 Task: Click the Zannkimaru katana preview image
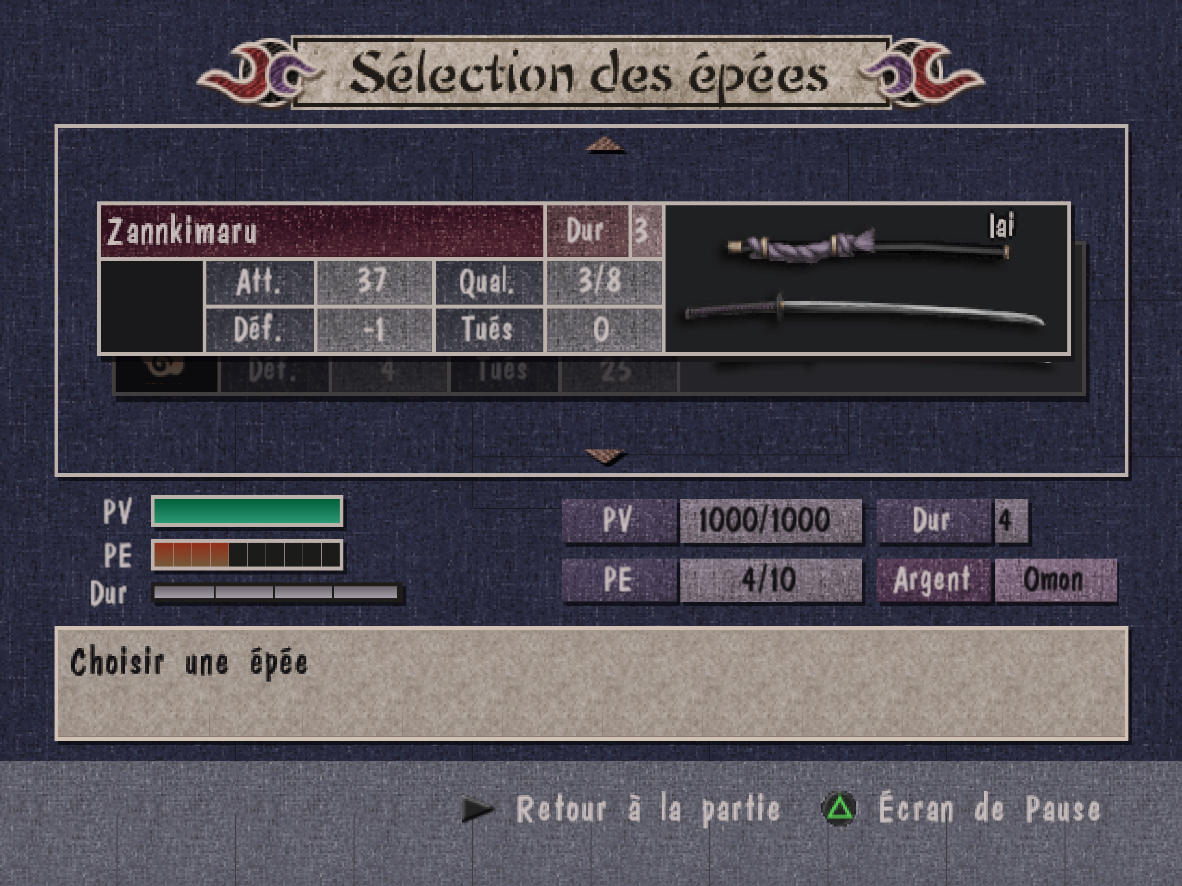pos(866,280)
